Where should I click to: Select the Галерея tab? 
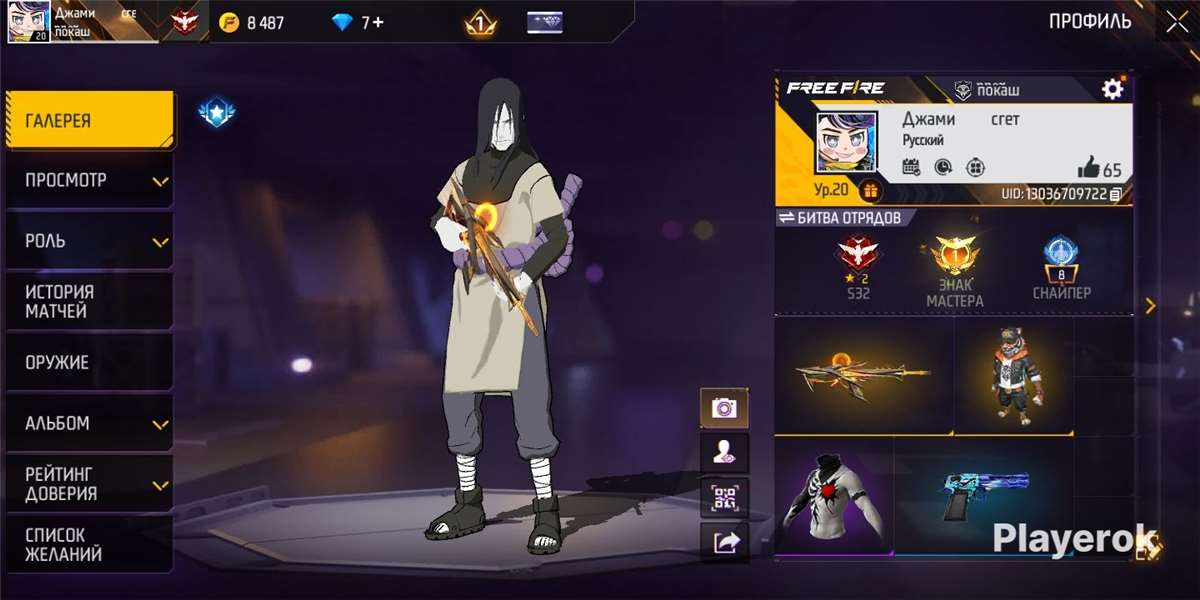point(88,121)
